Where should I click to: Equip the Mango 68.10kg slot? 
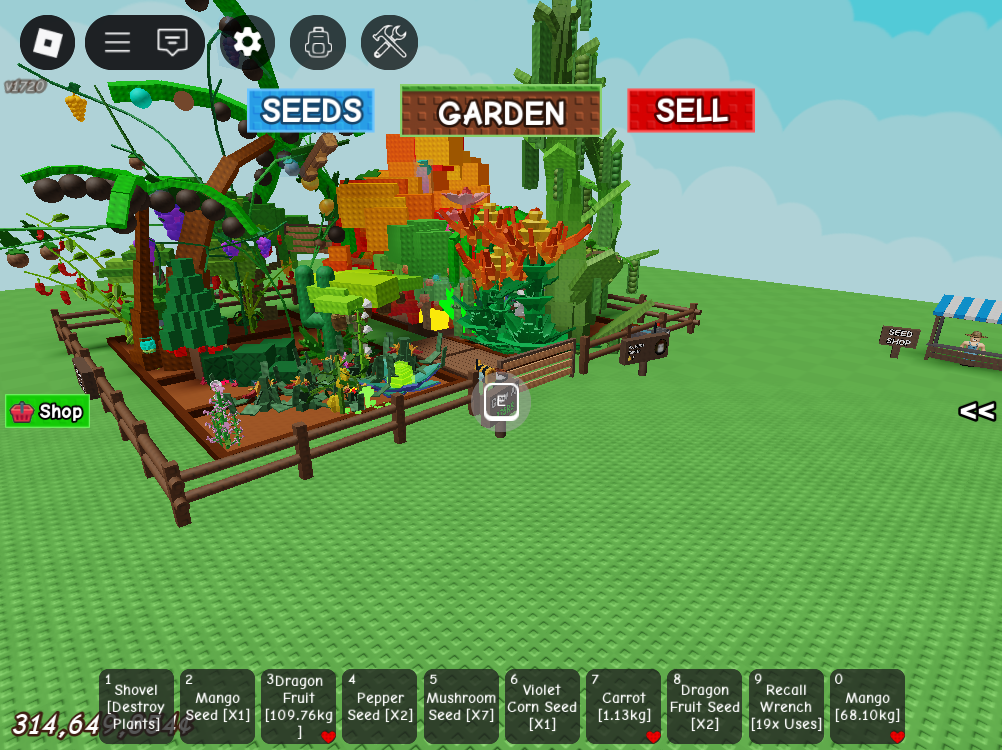coord(867,706)
